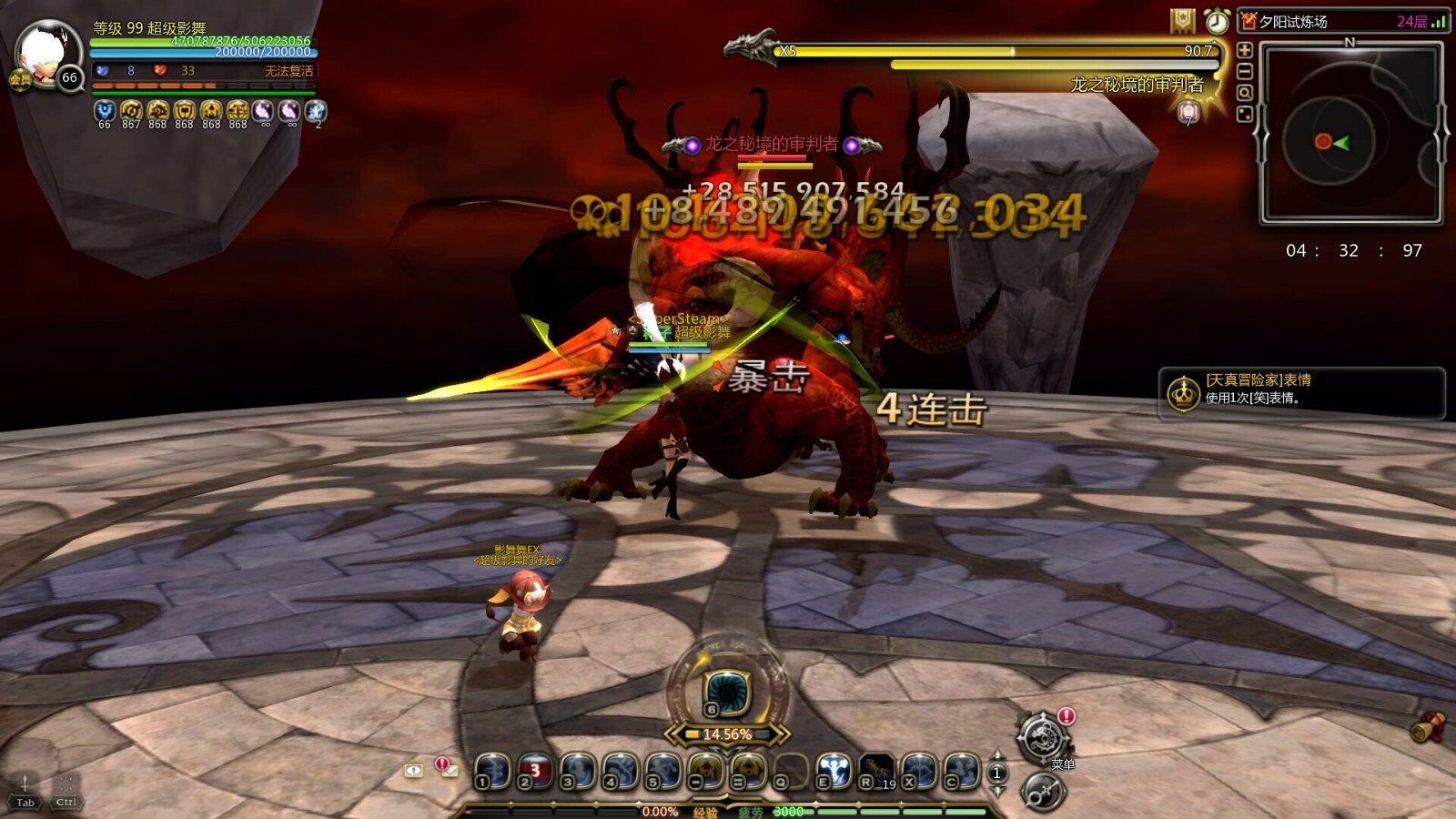
Task: Open the guild emblem banner icon
Action: 1183,21
